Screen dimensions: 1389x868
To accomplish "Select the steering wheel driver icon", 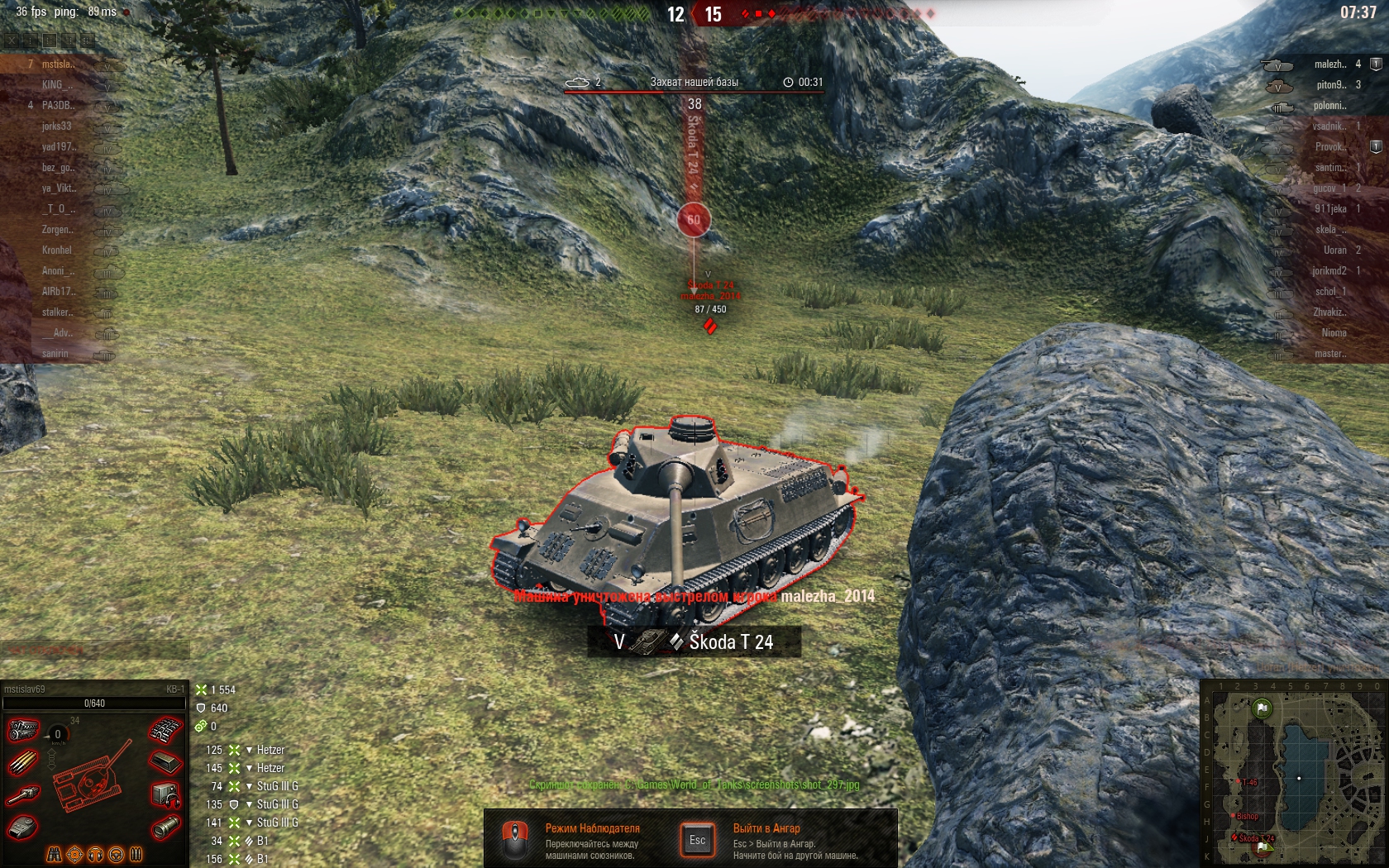I will [116, 853].
